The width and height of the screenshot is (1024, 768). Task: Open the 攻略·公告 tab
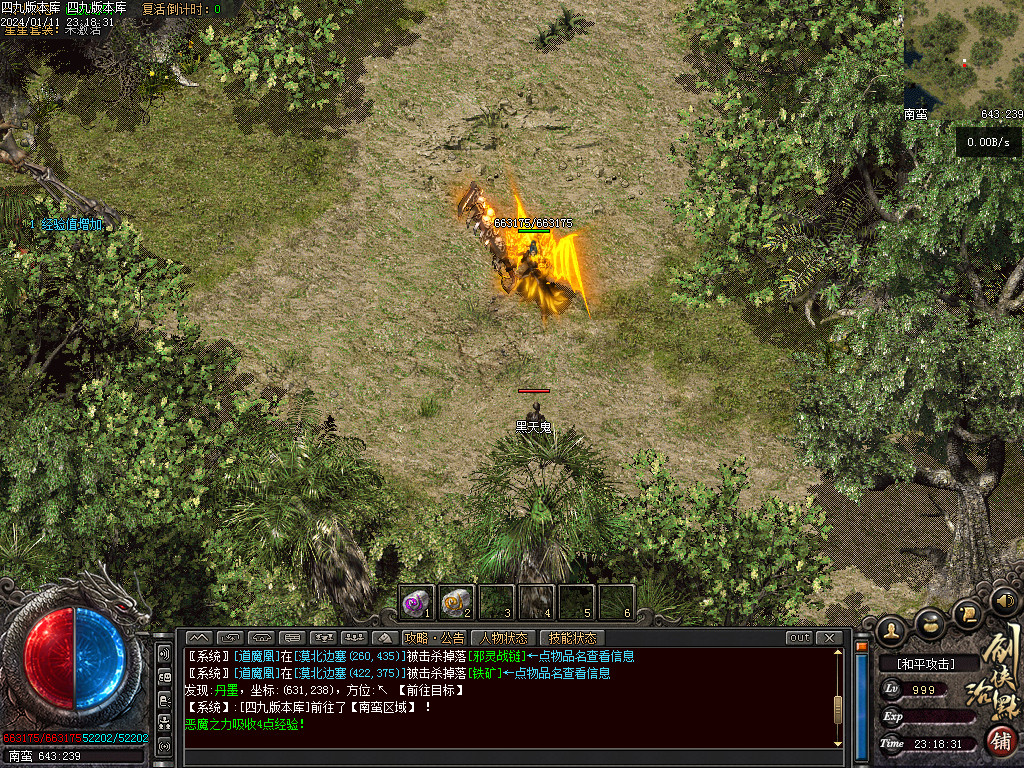(x=434, y=638)
